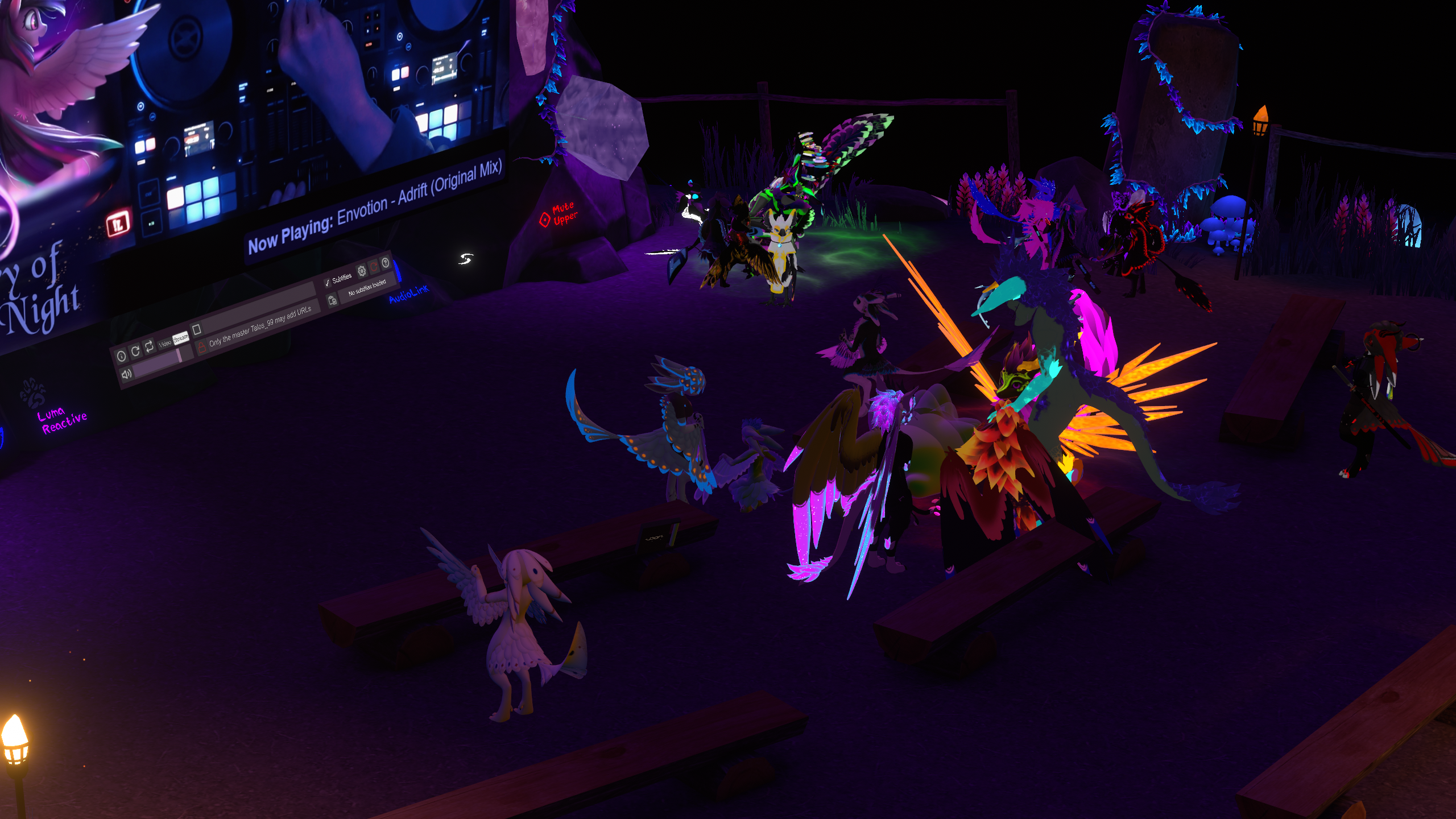Screen dimensions: 1456x819
Task: Click the stop square button
Action: tap(197, 329)
